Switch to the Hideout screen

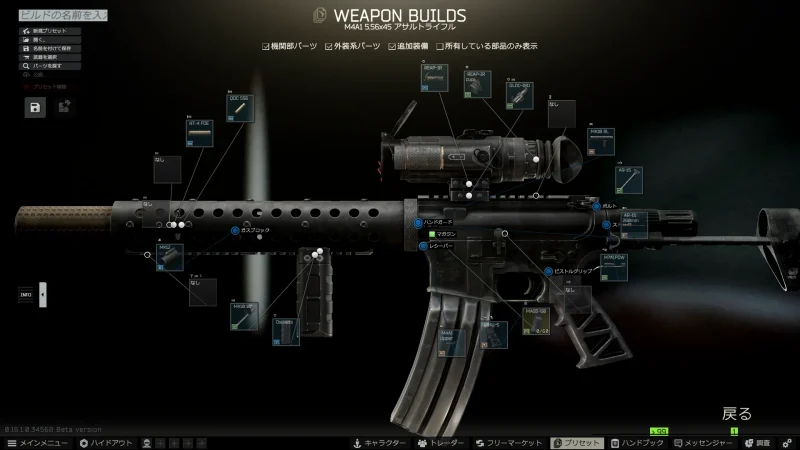click(105, 442)
